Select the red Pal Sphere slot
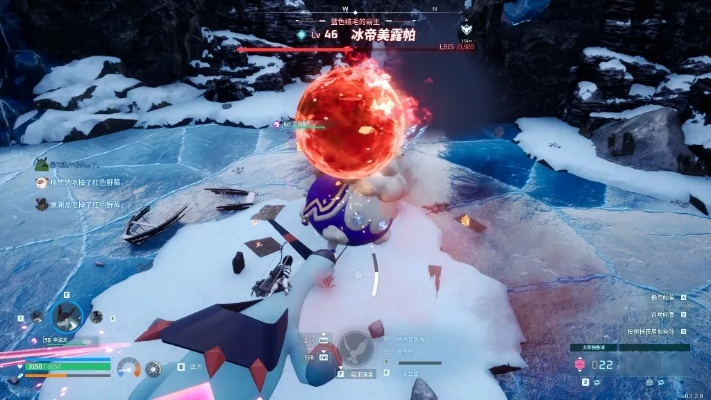Screen dimensions: 711x400 click(x=578, y=366)
